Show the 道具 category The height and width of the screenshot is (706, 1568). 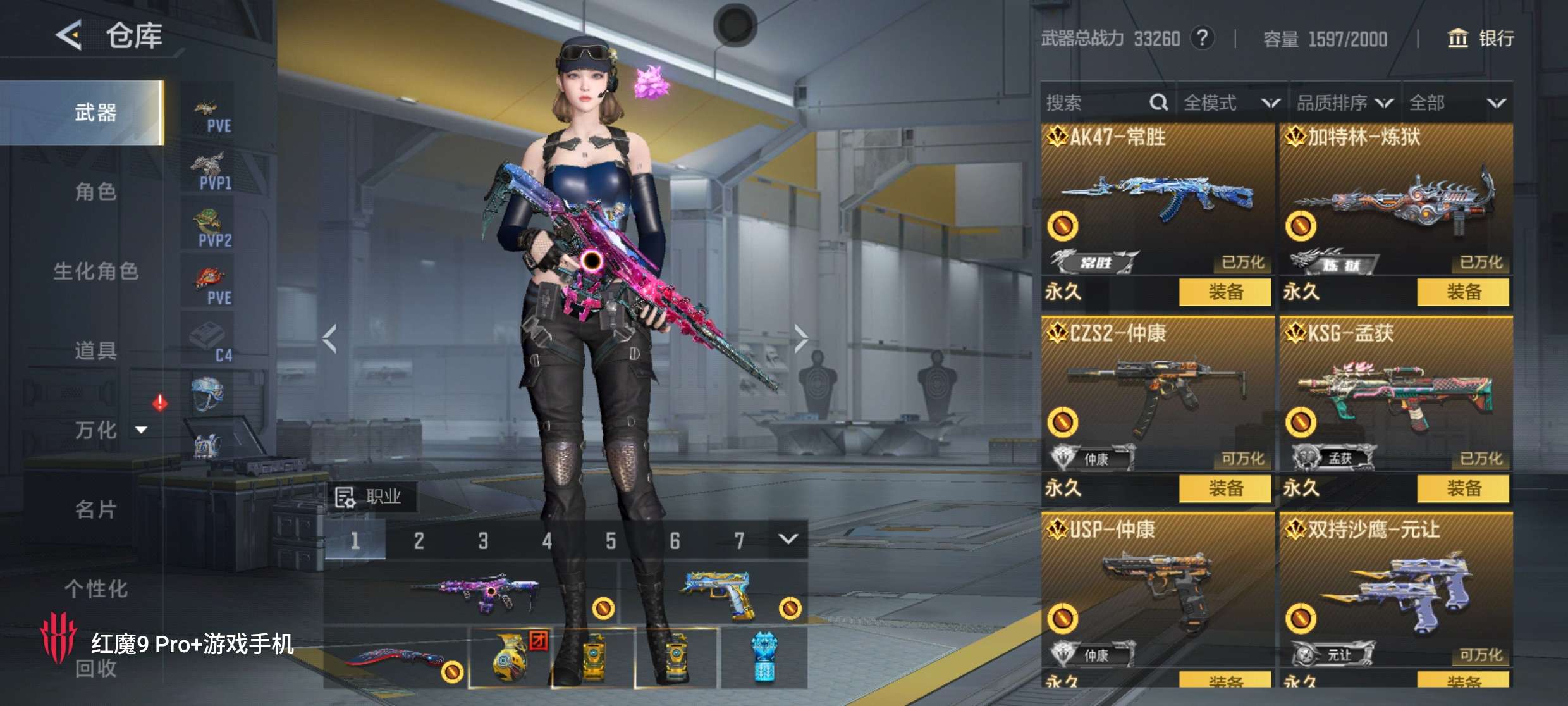(x=95, y=350)
